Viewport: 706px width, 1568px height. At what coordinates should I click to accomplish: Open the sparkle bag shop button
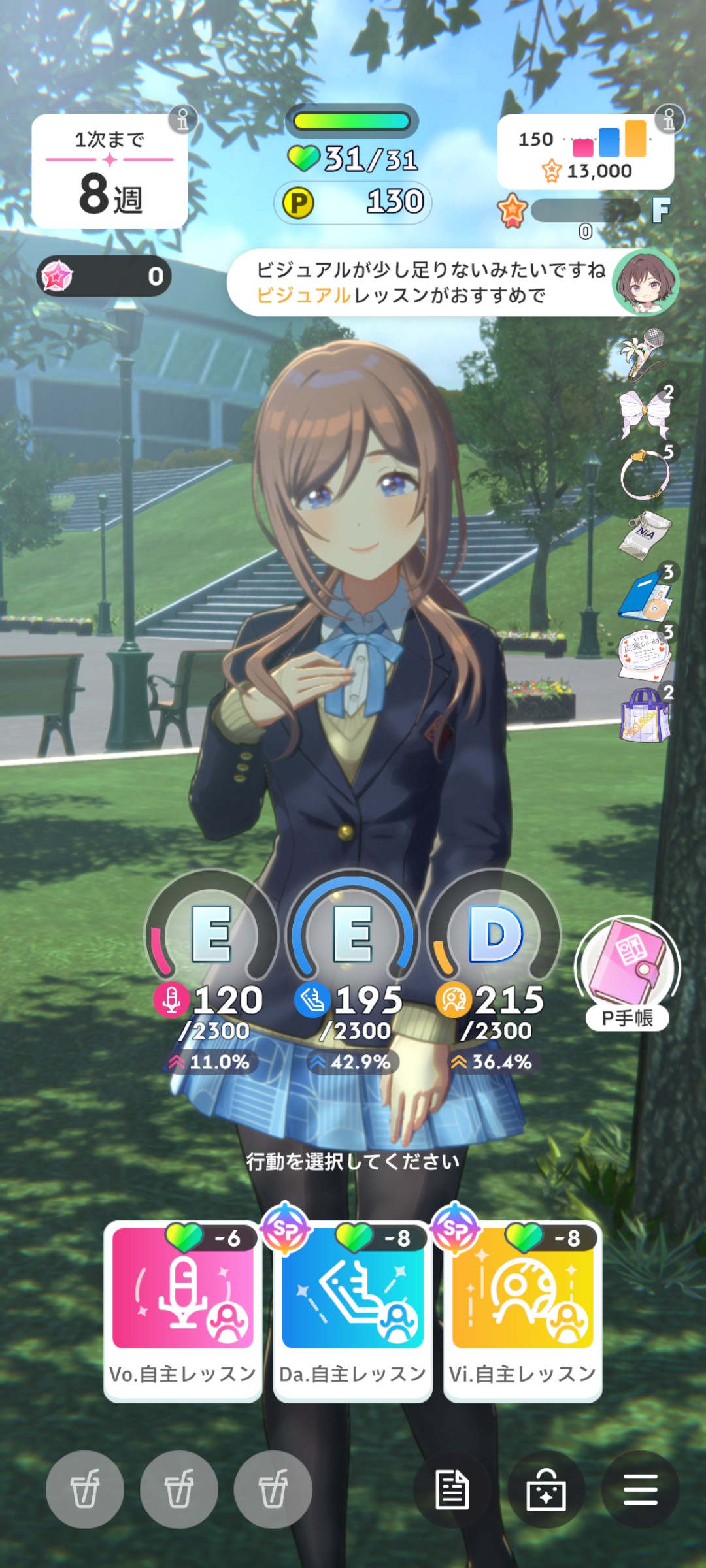pos(546,1489)
